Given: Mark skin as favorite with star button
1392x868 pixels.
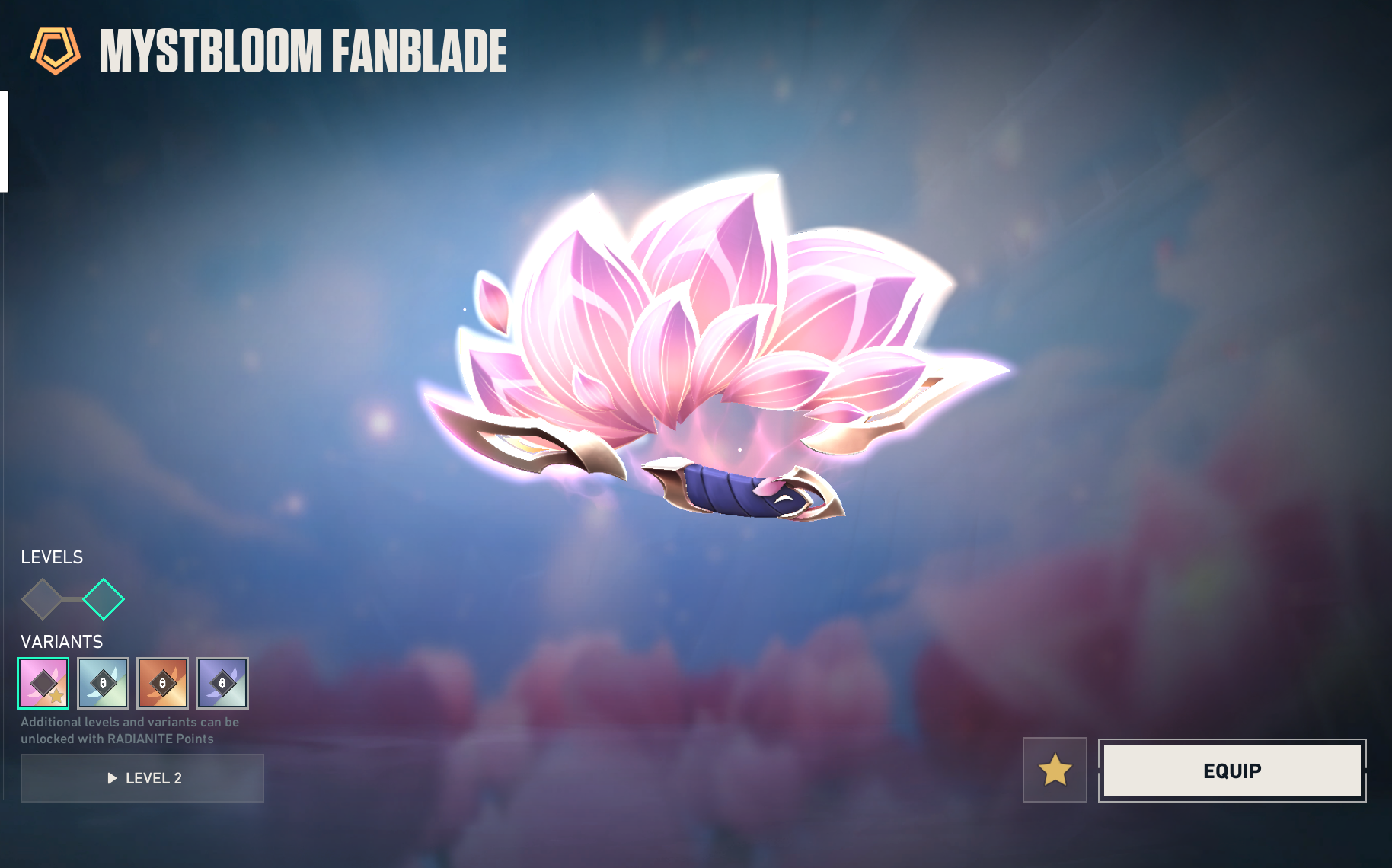Looking at the screenshot, I should tap(1055, 770).
